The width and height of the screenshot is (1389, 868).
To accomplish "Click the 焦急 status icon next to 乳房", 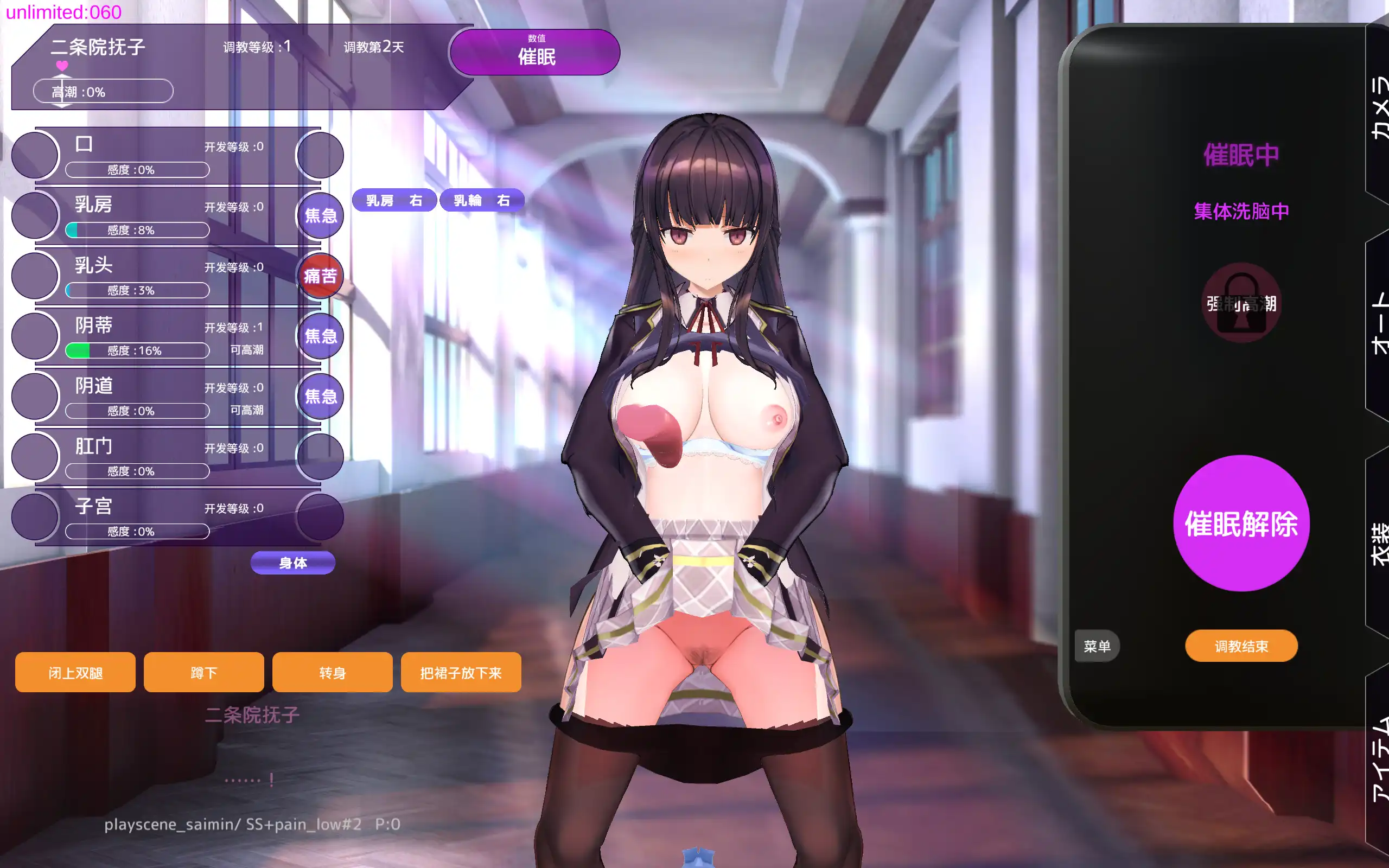I will pos(320,215).
